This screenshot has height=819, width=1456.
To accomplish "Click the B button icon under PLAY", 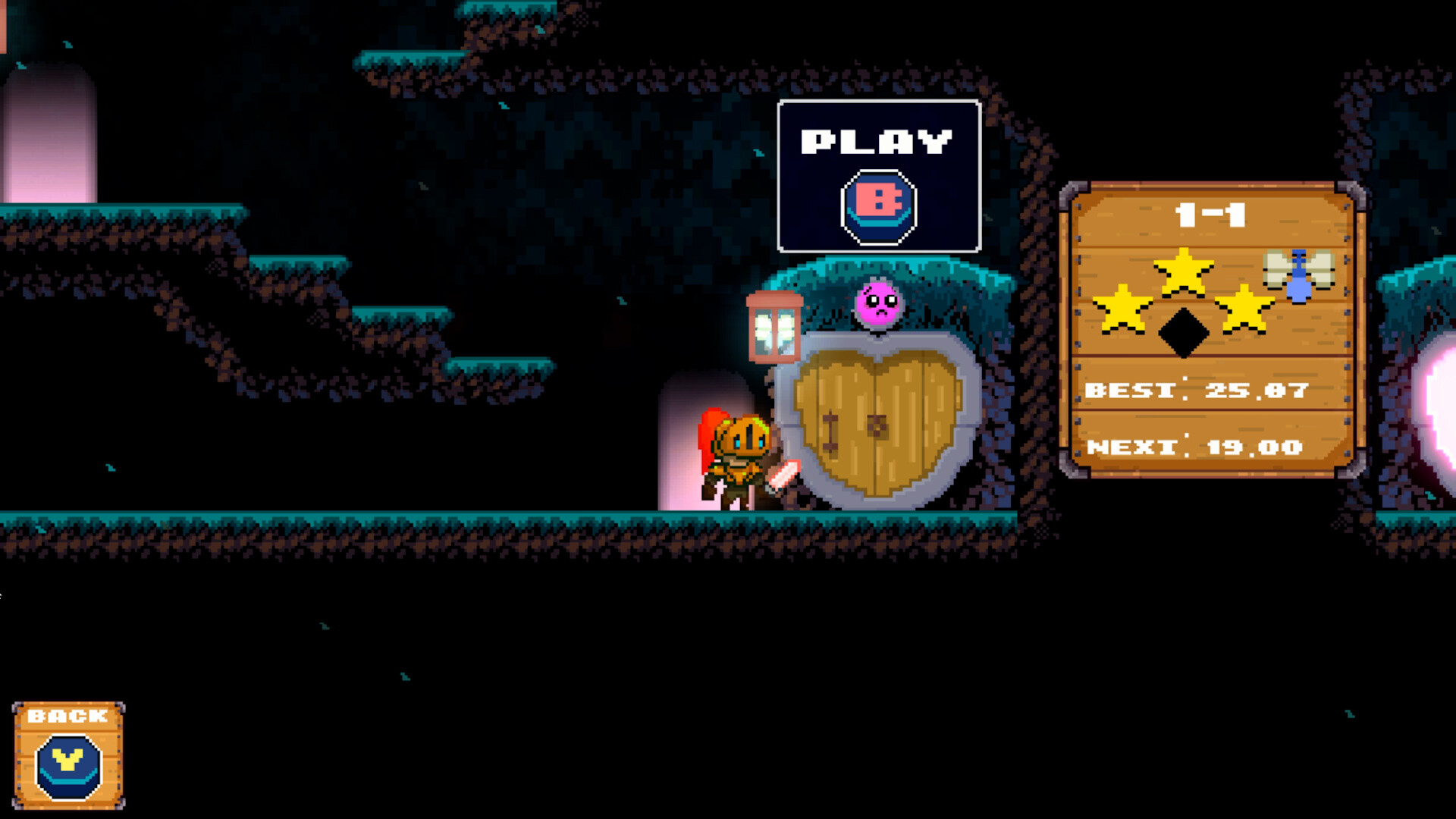I will (x=878, y=205).
